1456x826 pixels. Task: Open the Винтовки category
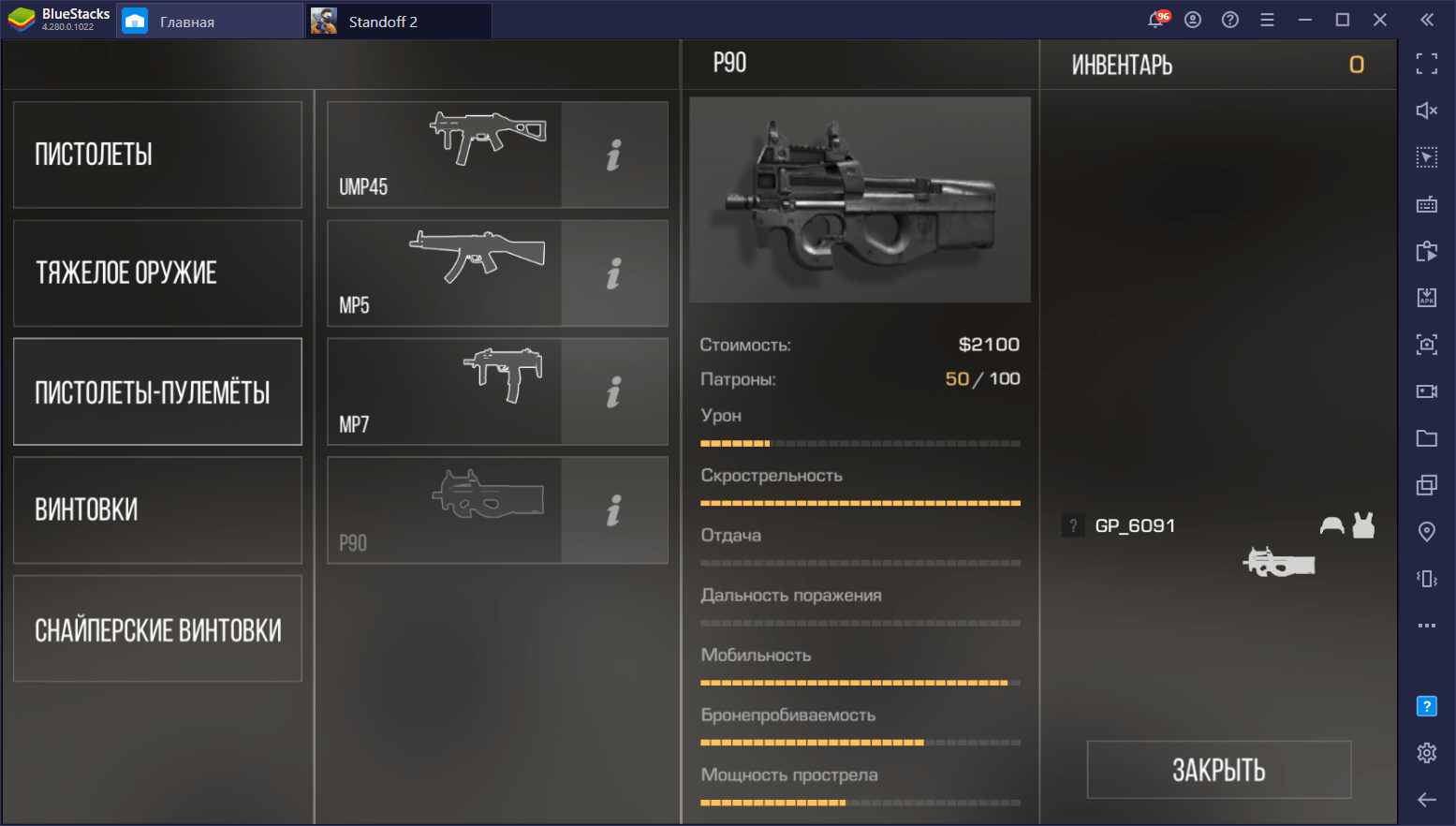click(x=157, y=510)
